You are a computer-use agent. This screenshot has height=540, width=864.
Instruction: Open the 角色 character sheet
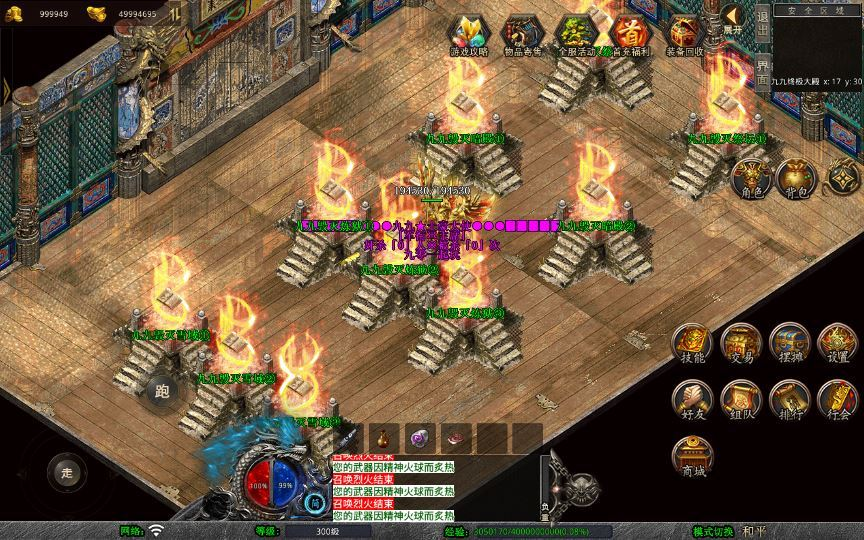(x=750, y=178)
